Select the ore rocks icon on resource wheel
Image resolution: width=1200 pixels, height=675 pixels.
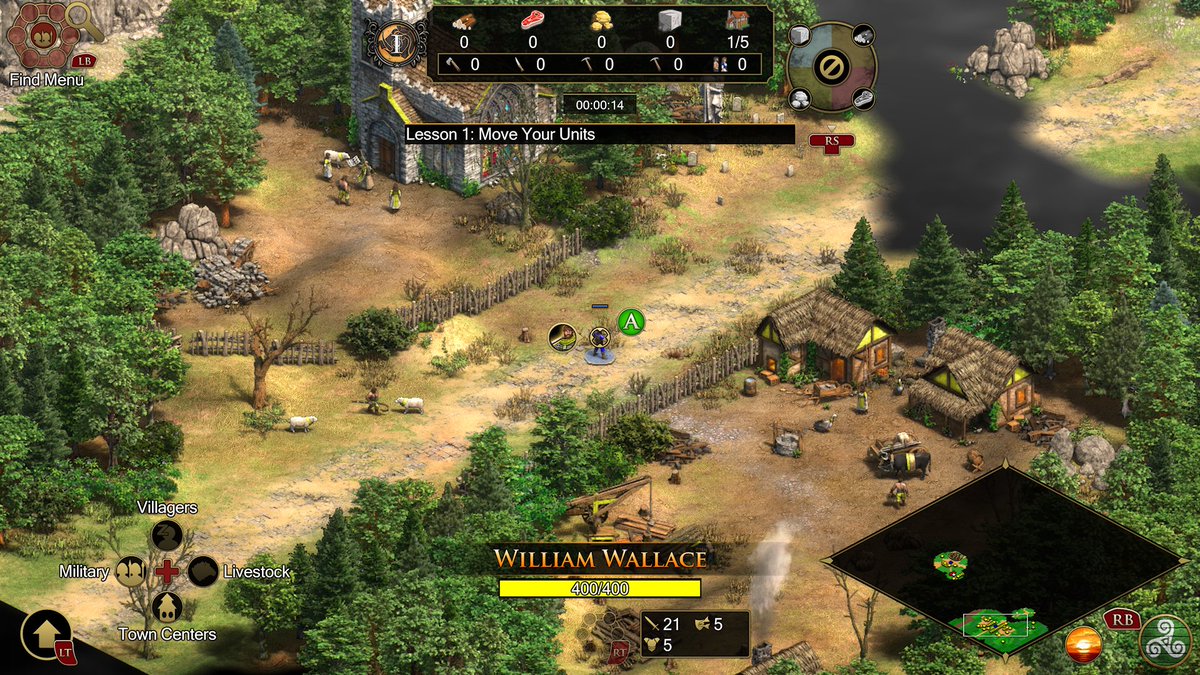click(799, 99)
